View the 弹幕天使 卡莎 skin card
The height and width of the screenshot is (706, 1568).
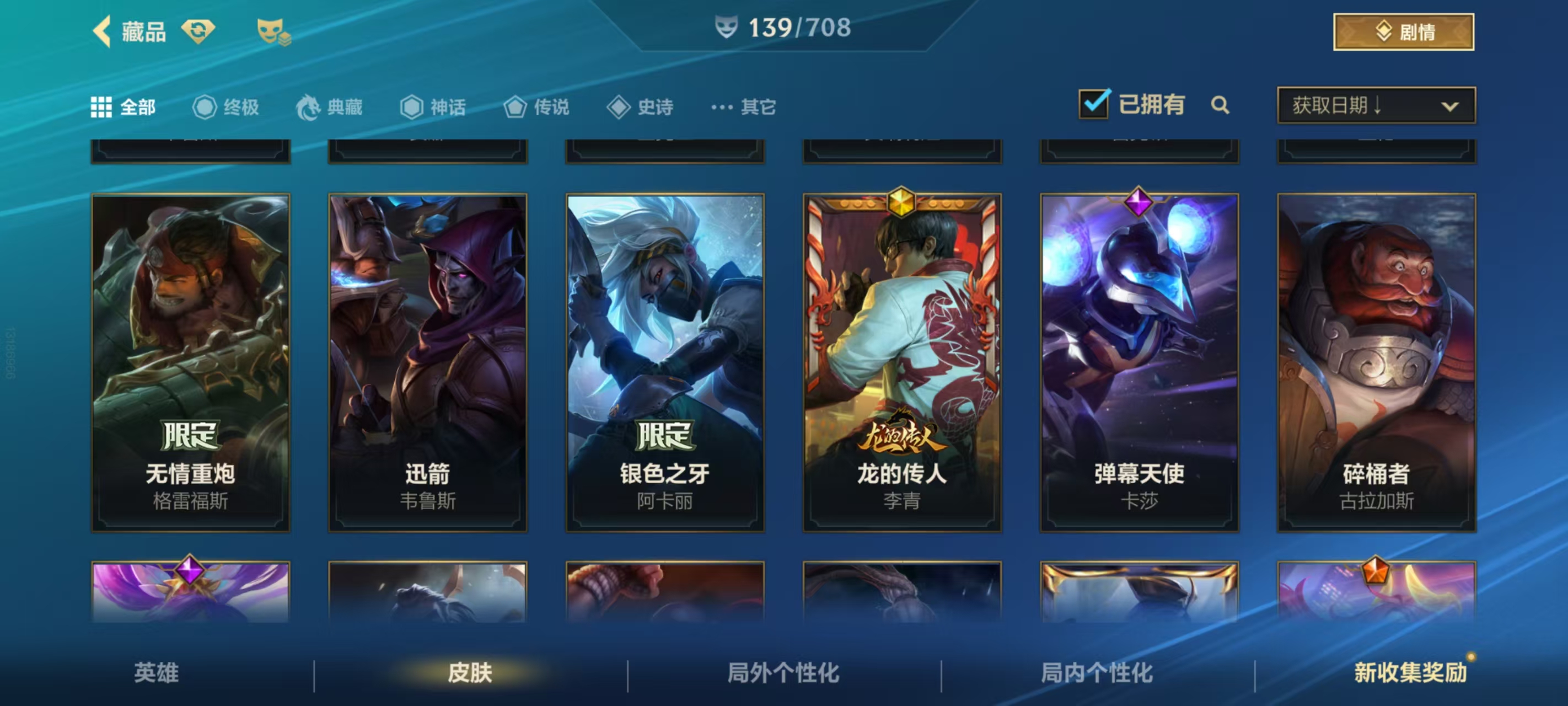pyautogui.click(x=1139, y=362)
